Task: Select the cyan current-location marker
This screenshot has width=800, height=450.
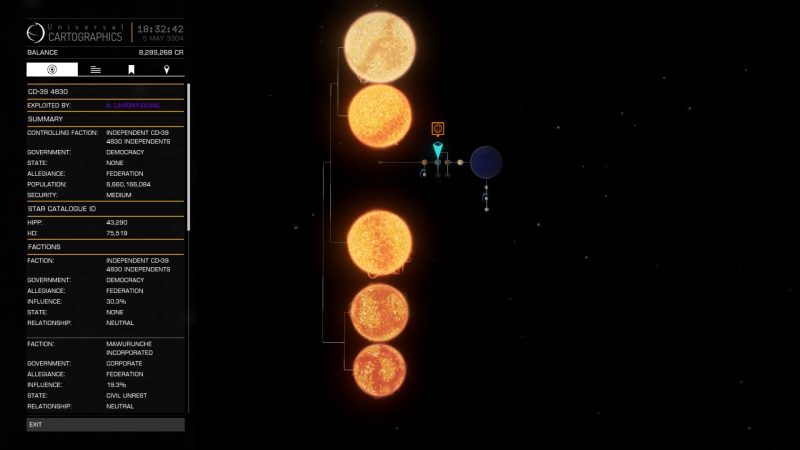Action: tap(437, 151)
